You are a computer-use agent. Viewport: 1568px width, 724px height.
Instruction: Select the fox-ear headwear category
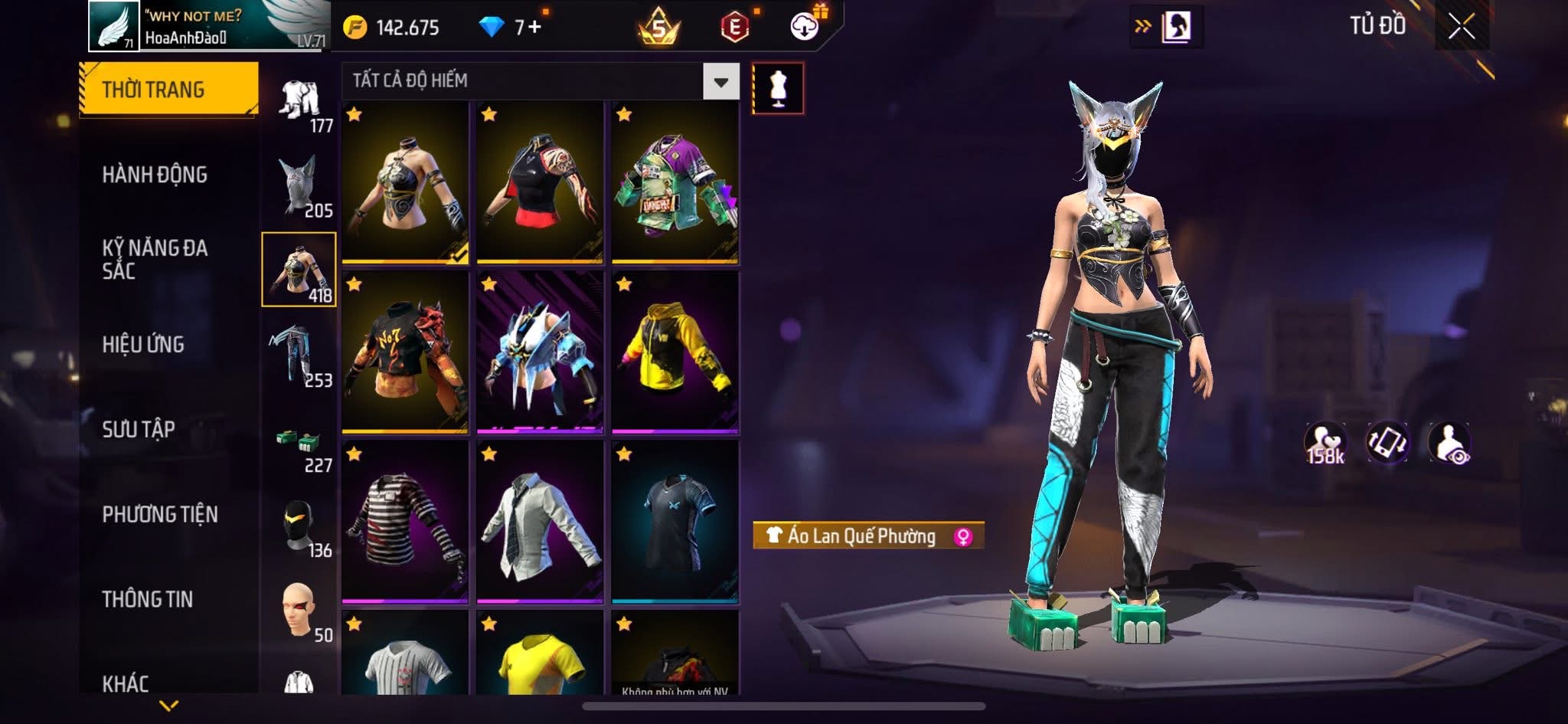(x=299, y=186)
